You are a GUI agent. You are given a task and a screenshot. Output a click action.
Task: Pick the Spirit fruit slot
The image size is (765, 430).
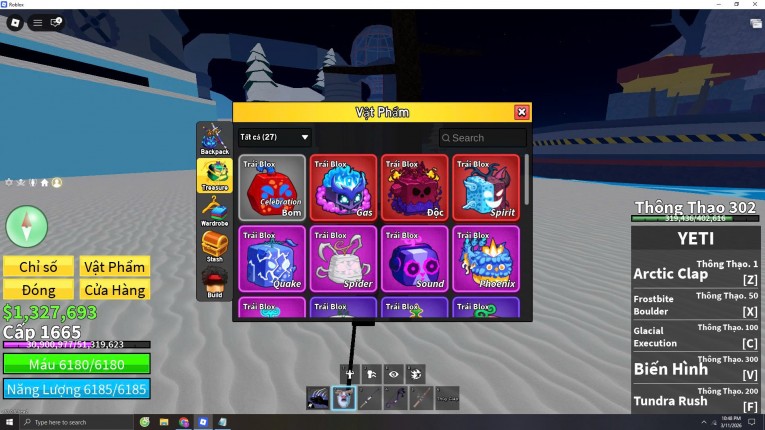point(486,187)
